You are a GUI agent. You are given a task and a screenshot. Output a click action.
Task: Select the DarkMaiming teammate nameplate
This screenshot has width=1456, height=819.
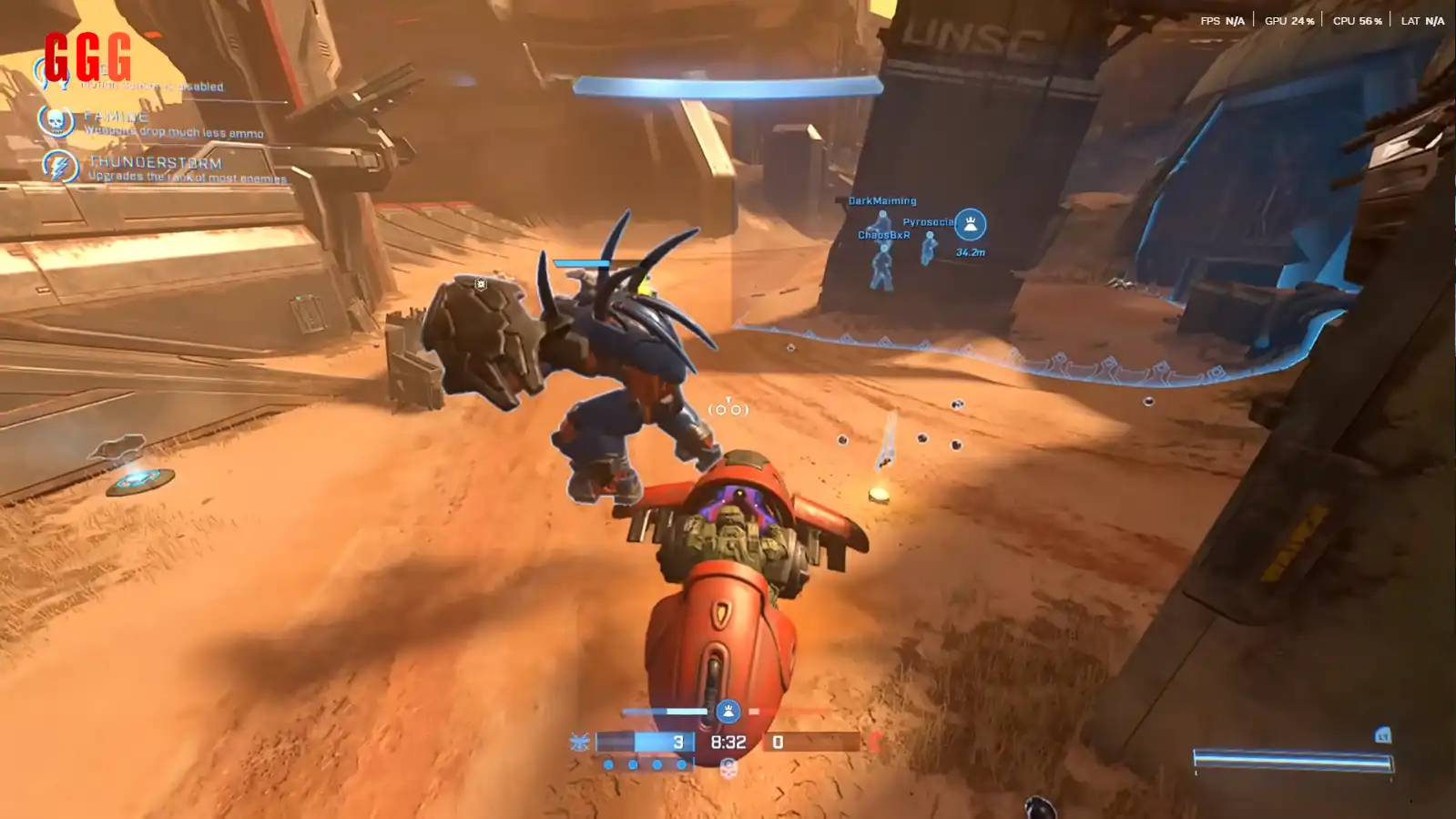[x=882, y=200]
